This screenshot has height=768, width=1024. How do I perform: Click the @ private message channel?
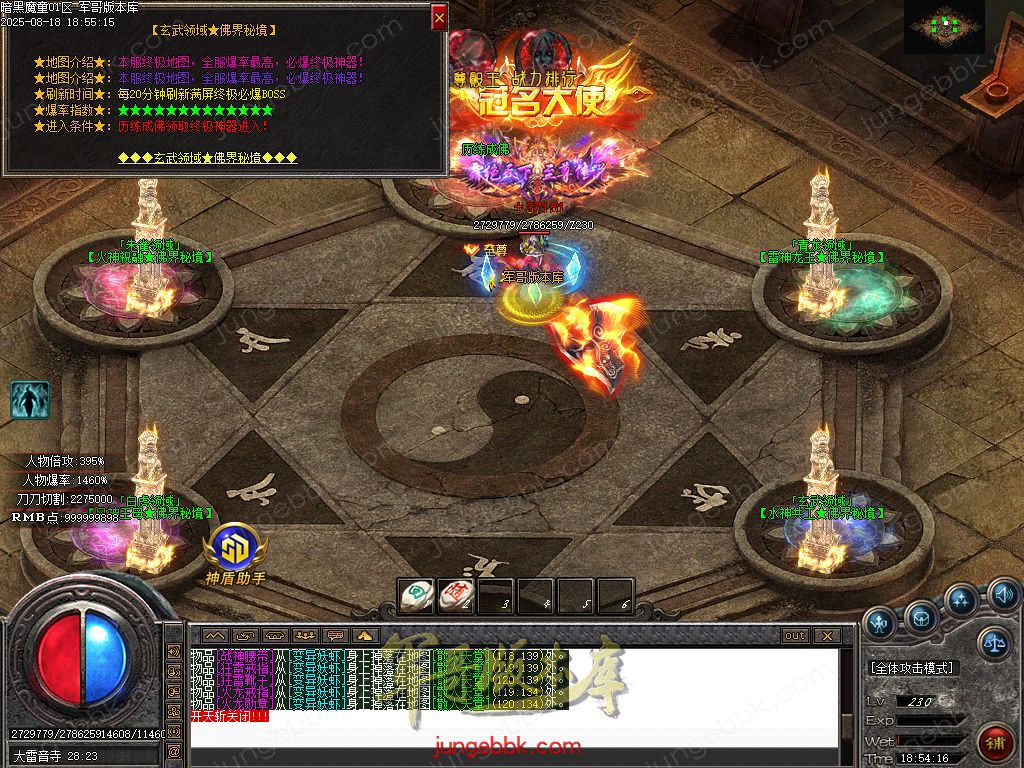click(x=174, y=750)
